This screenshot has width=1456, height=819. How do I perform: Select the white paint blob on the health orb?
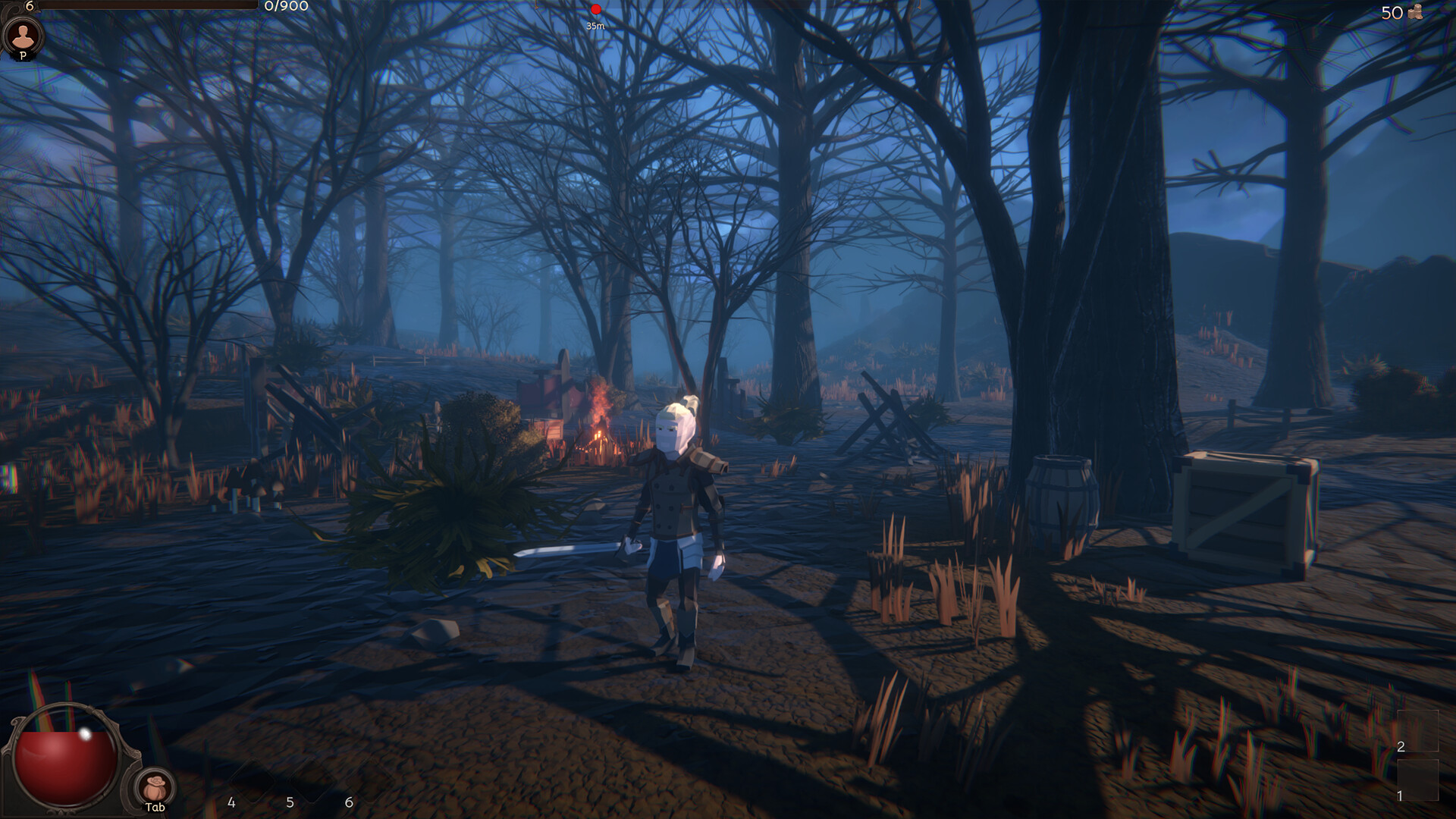coord(86,734)
